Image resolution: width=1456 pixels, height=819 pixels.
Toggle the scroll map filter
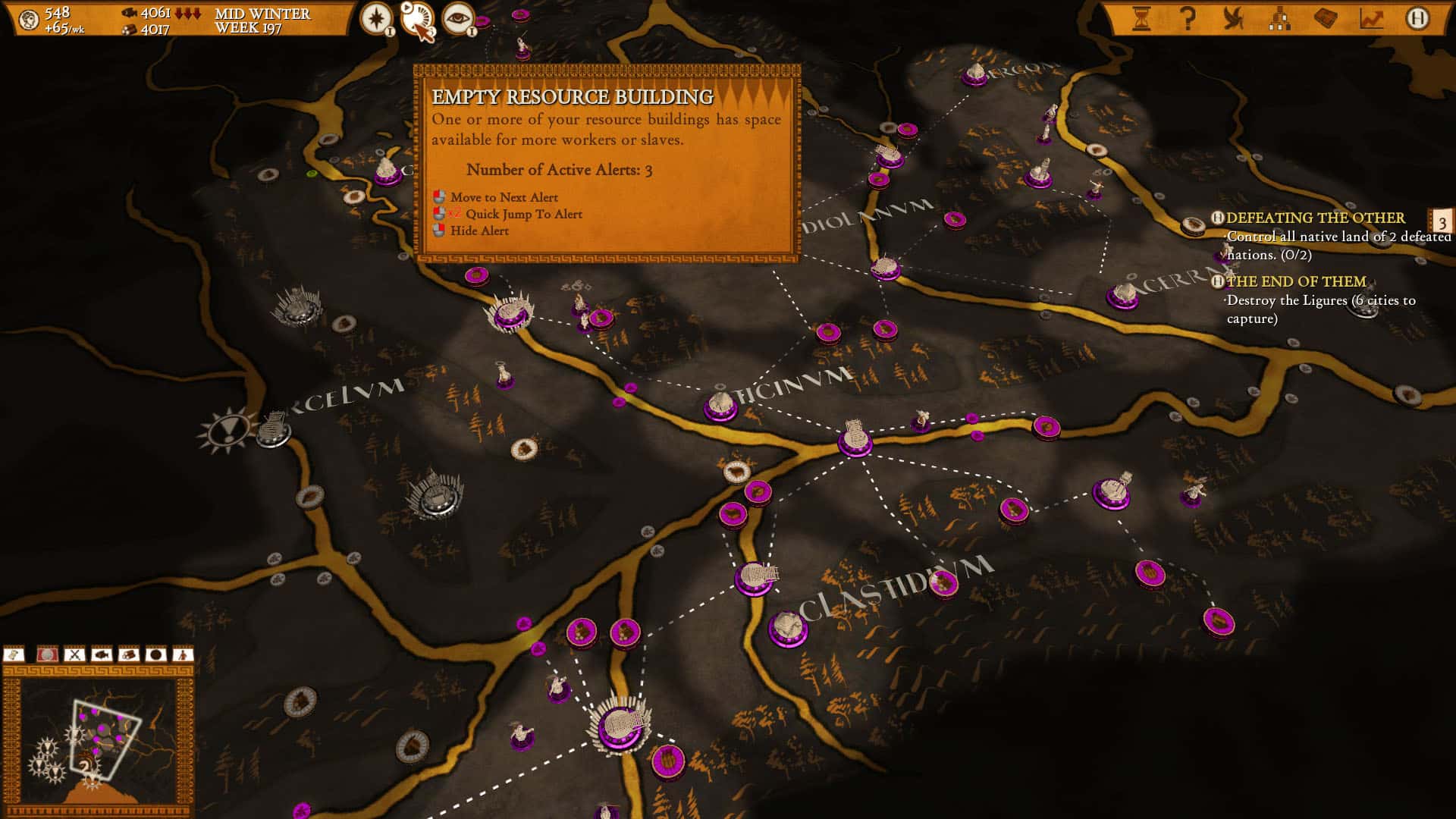14,654
